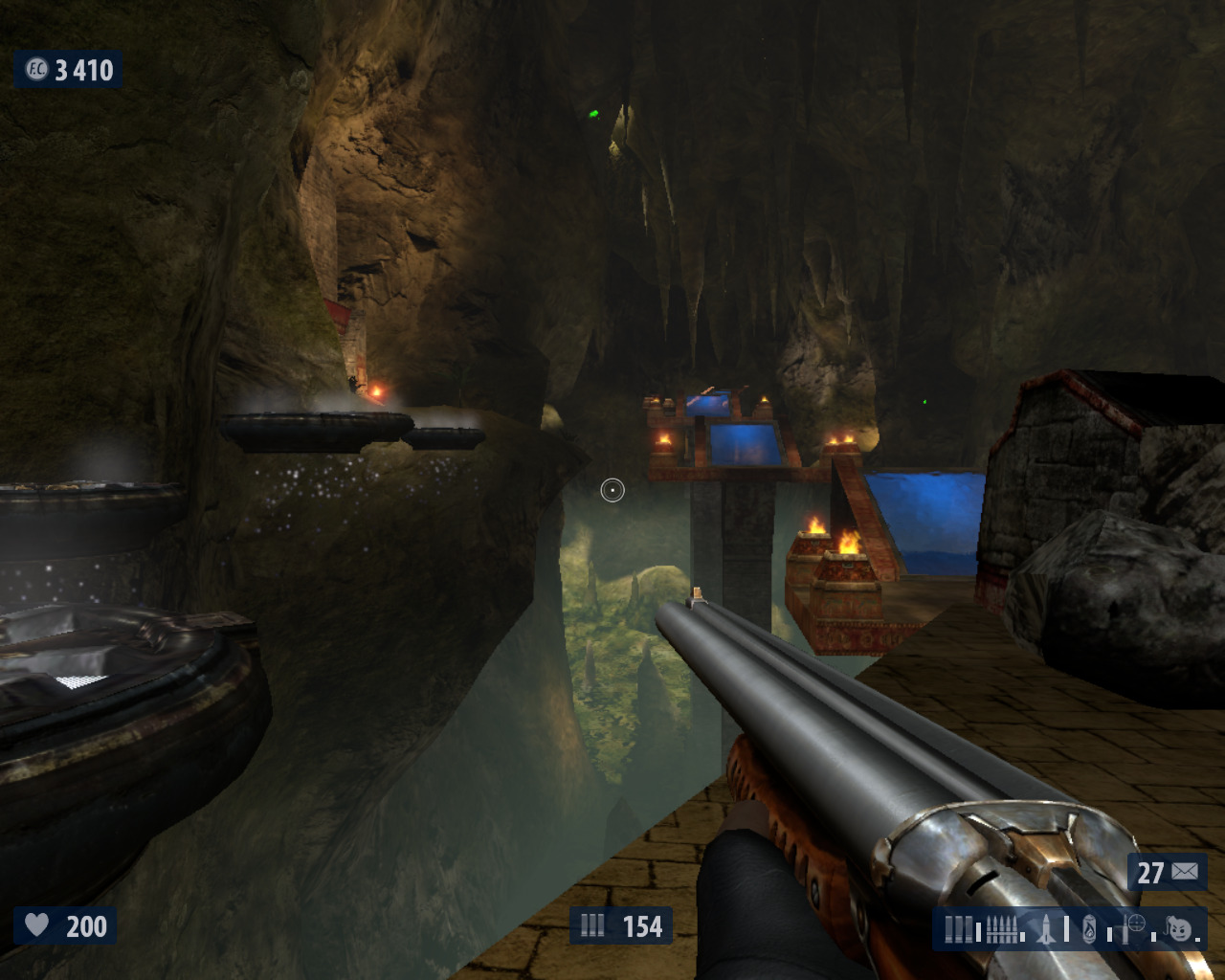Select the bullet belt ammo icon

pyautogui.click(x=1001, y=928)
